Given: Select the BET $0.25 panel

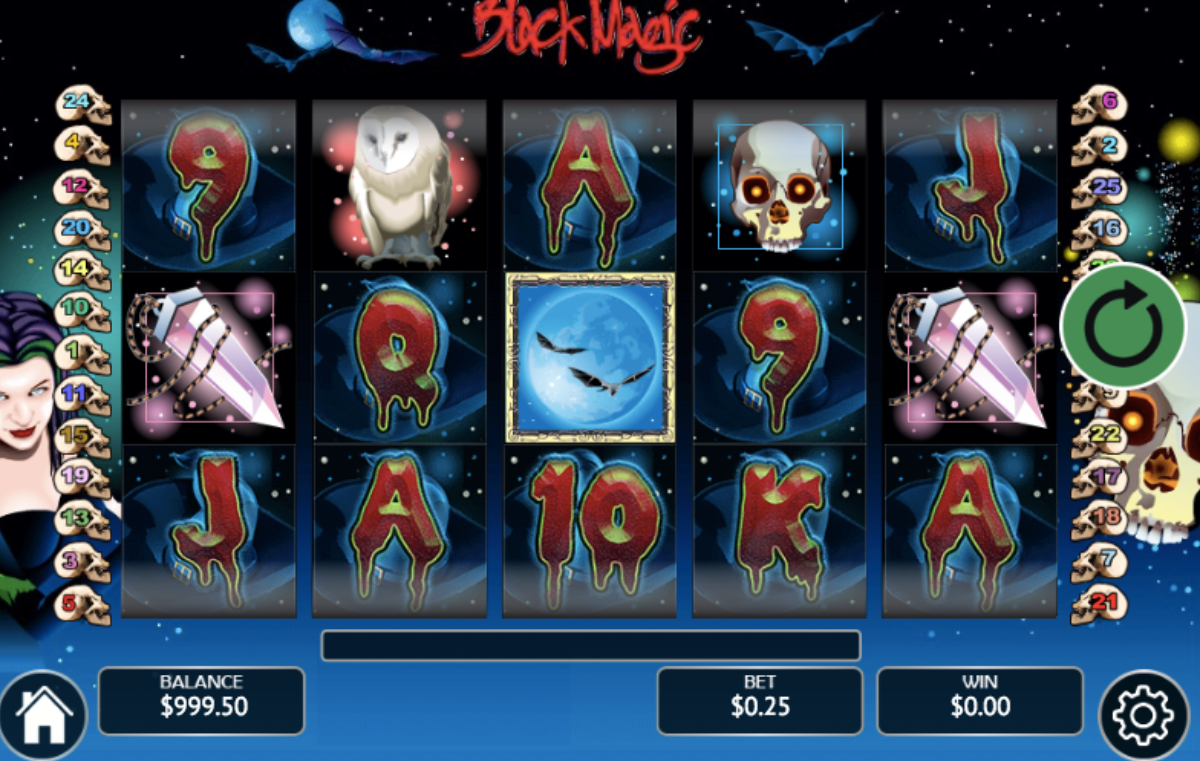Looking at the screenshot, I should pyautogui.click(x=759, y=700).
